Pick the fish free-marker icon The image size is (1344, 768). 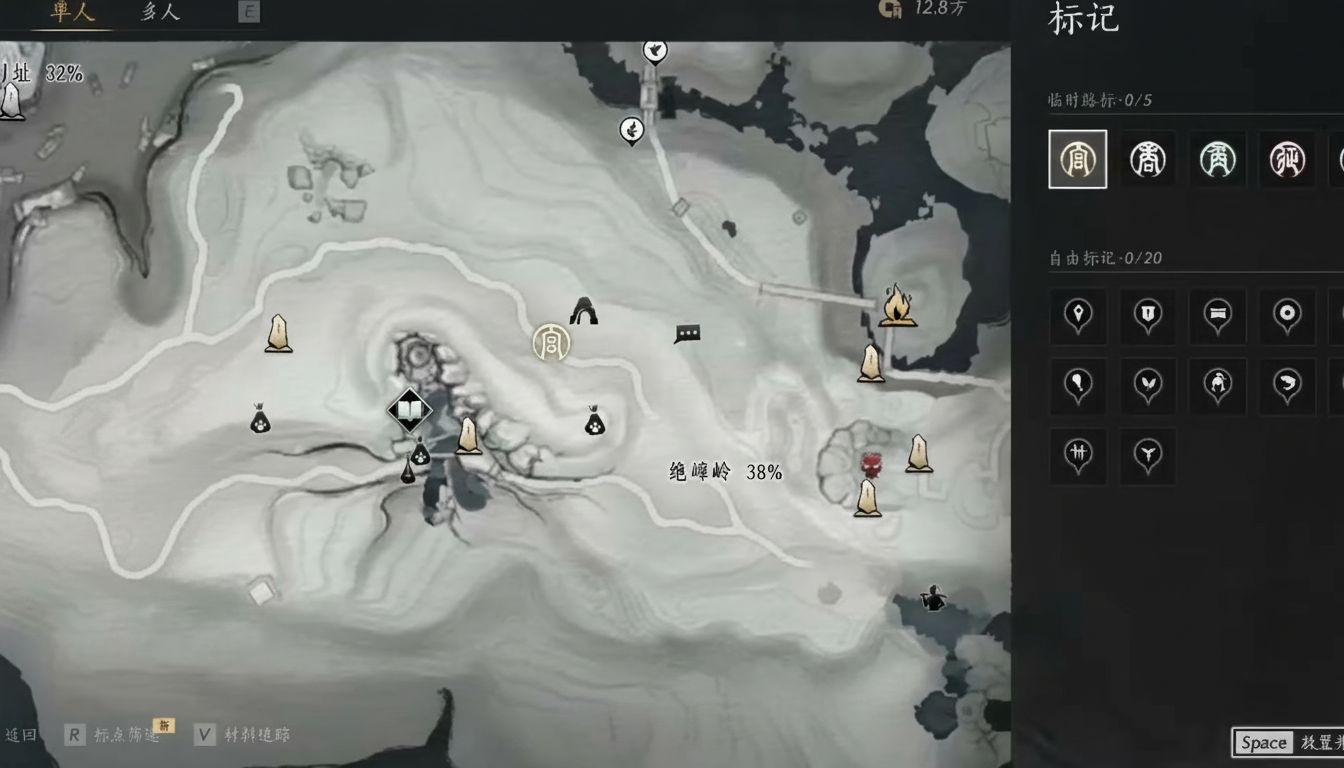coord(1287,386)
